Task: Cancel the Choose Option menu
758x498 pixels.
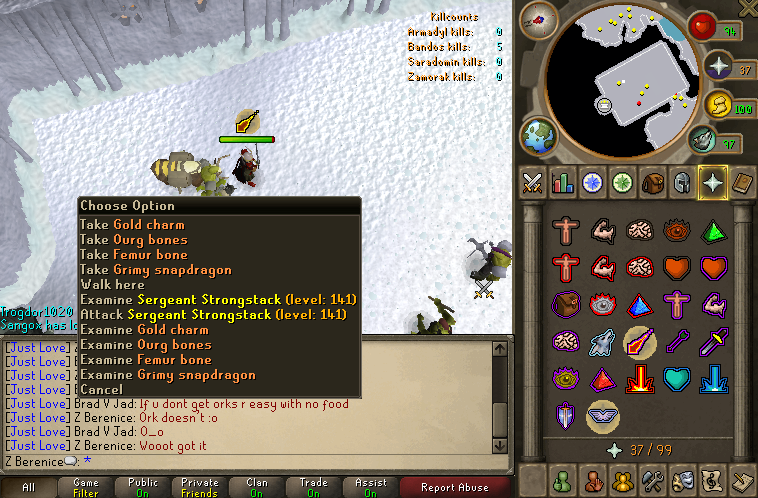Action: click(101, 390)
